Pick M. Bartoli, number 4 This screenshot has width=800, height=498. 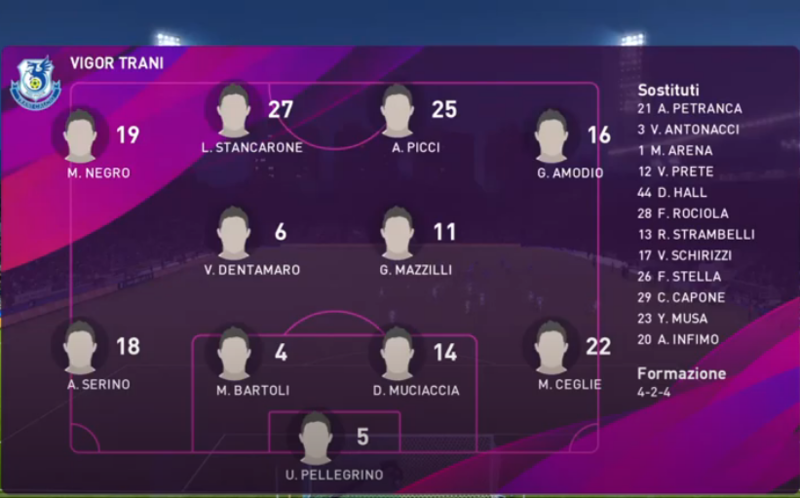pos(234,354)
